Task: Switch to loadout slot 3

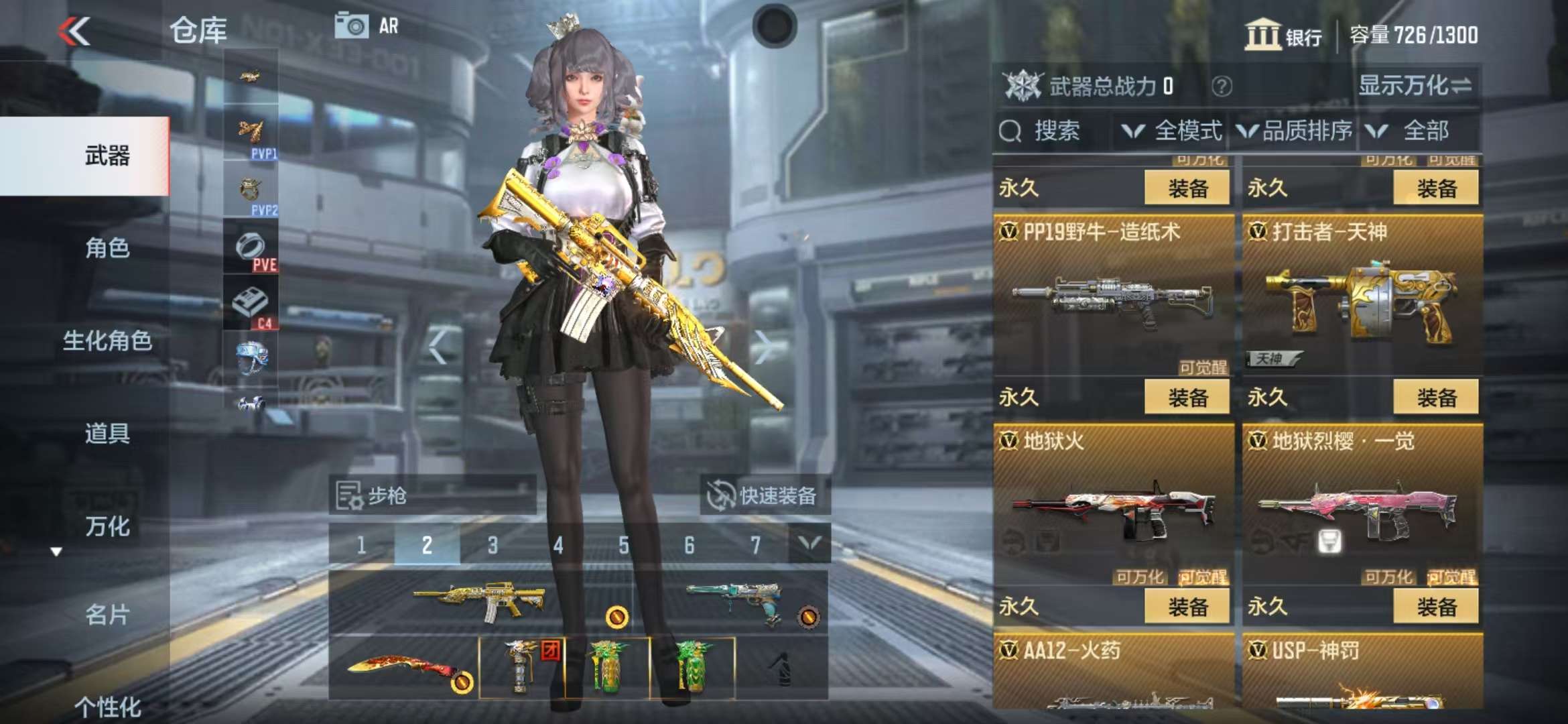Action: (x=493, y=545)
